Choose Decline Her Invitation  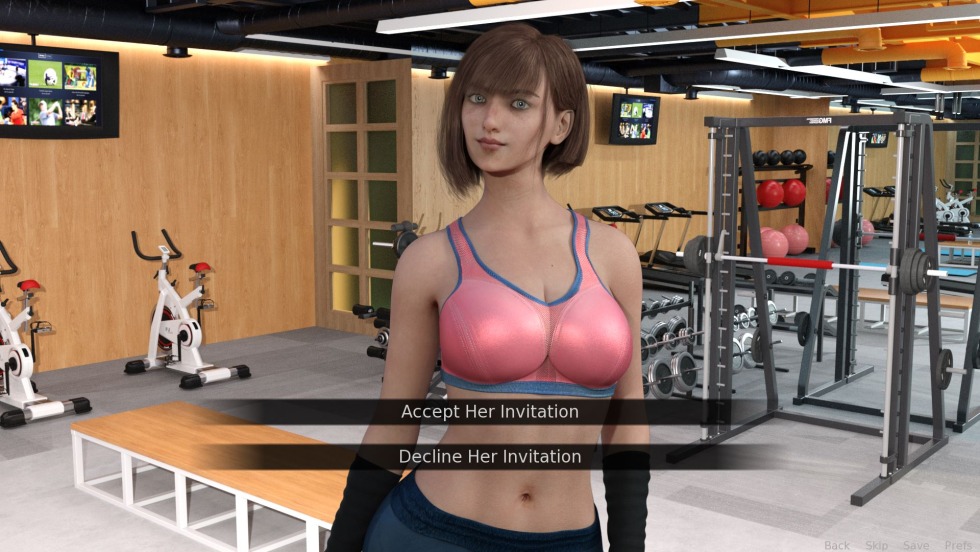point(489,457)
